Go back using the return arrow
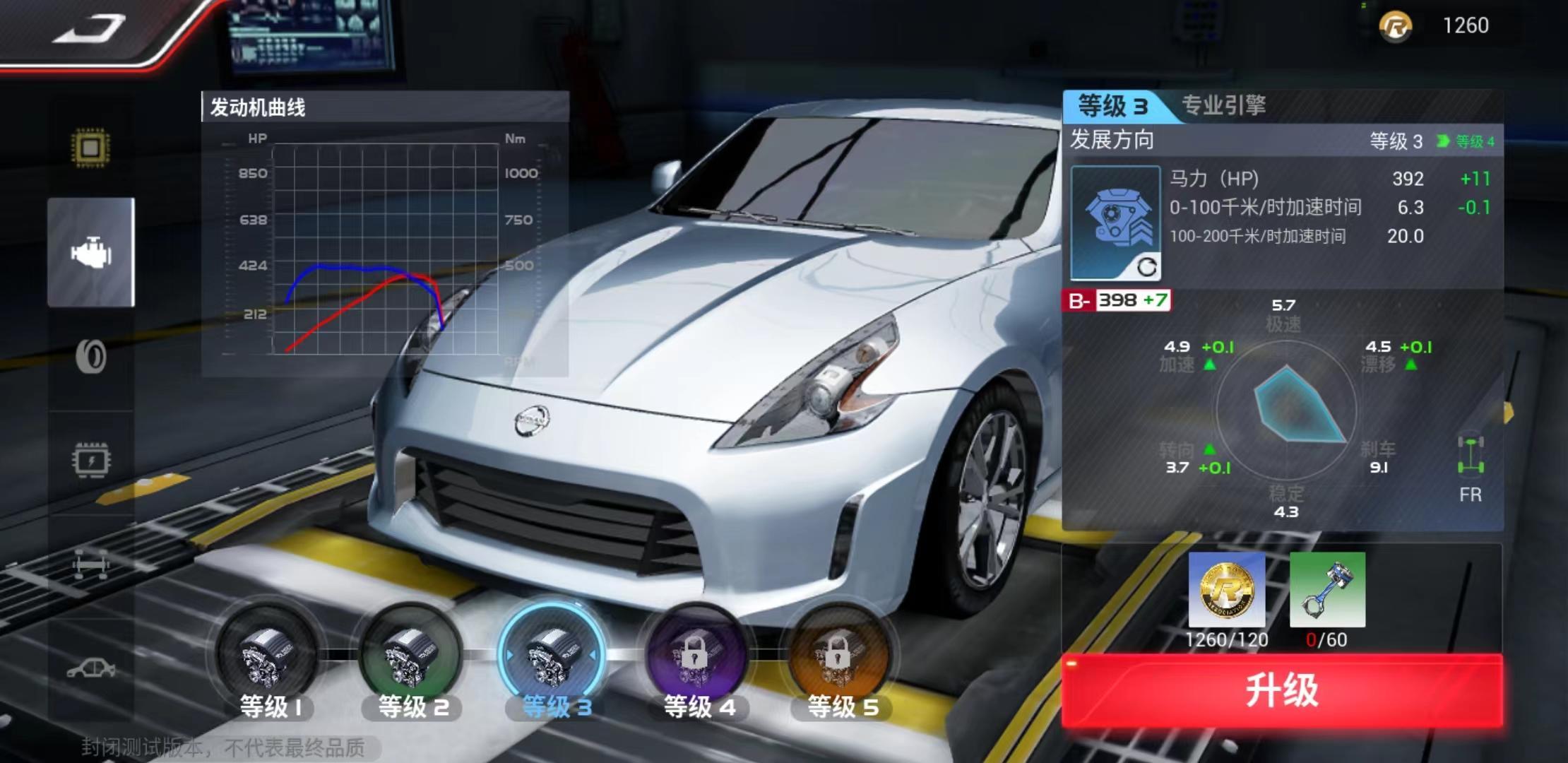 [x=89, y=28]
